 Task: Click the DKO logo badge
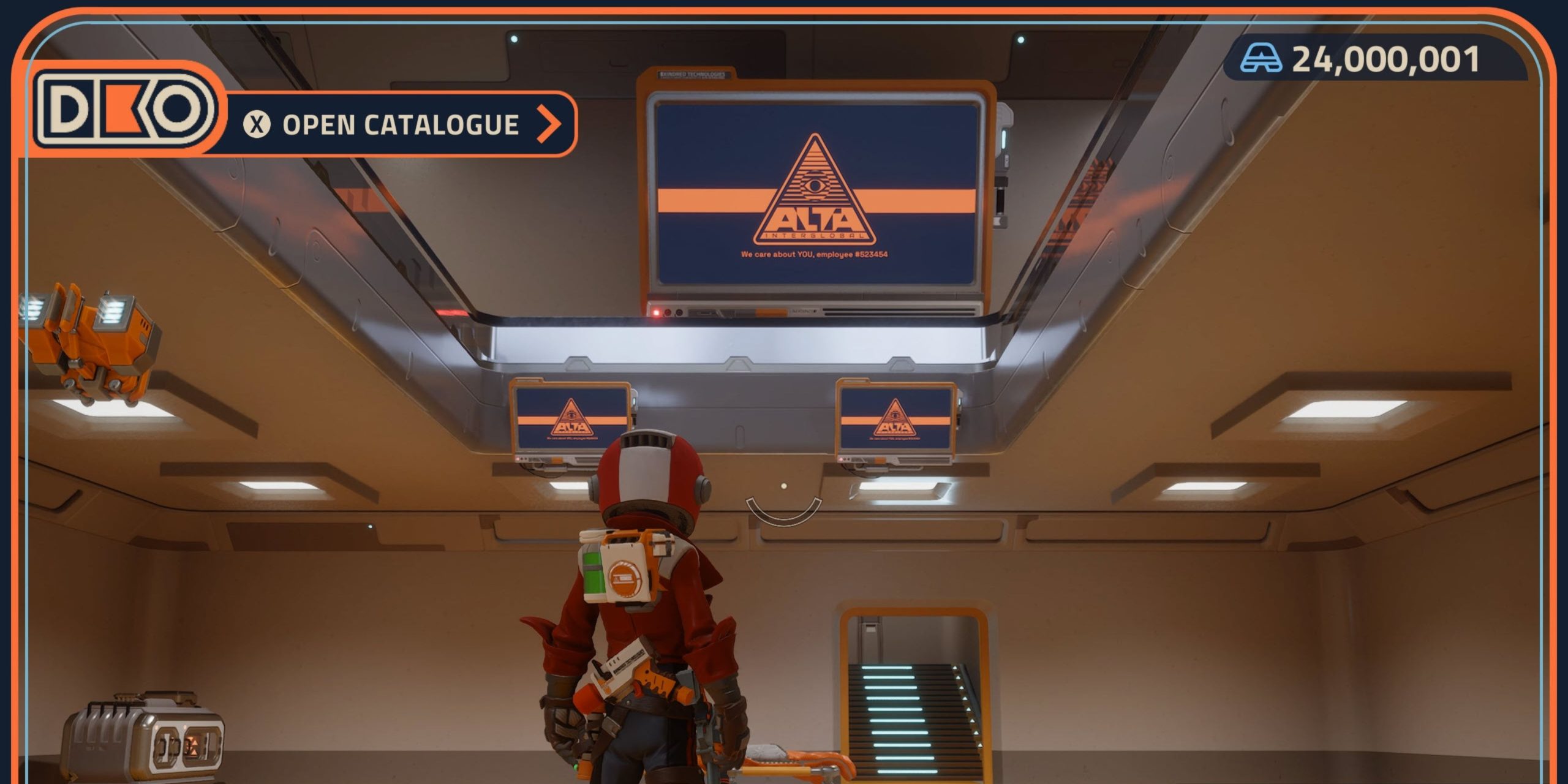coord(126,110)
